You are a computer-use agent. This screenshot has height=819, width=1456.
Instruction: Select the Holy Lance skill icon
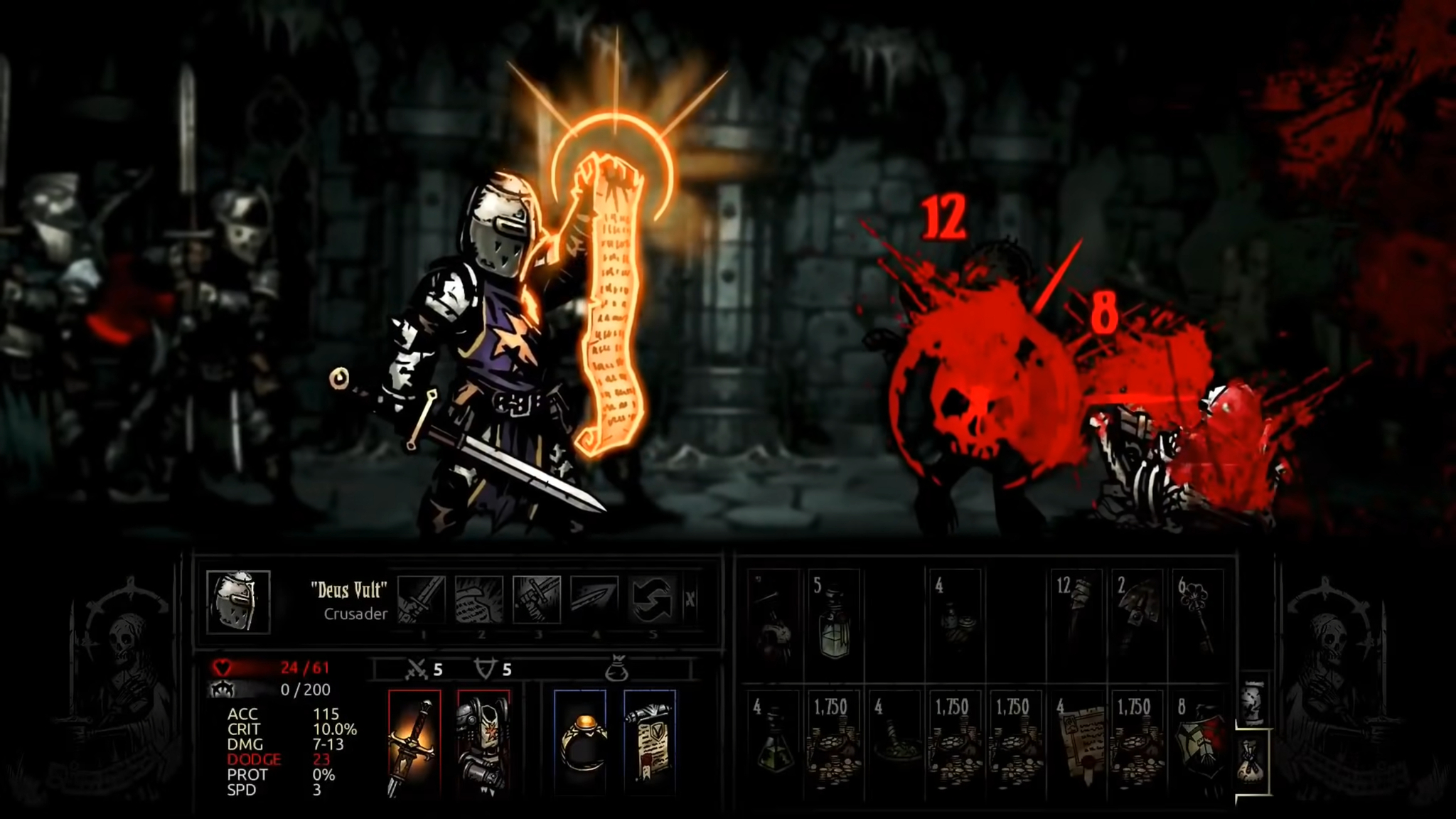pos(594,599)
